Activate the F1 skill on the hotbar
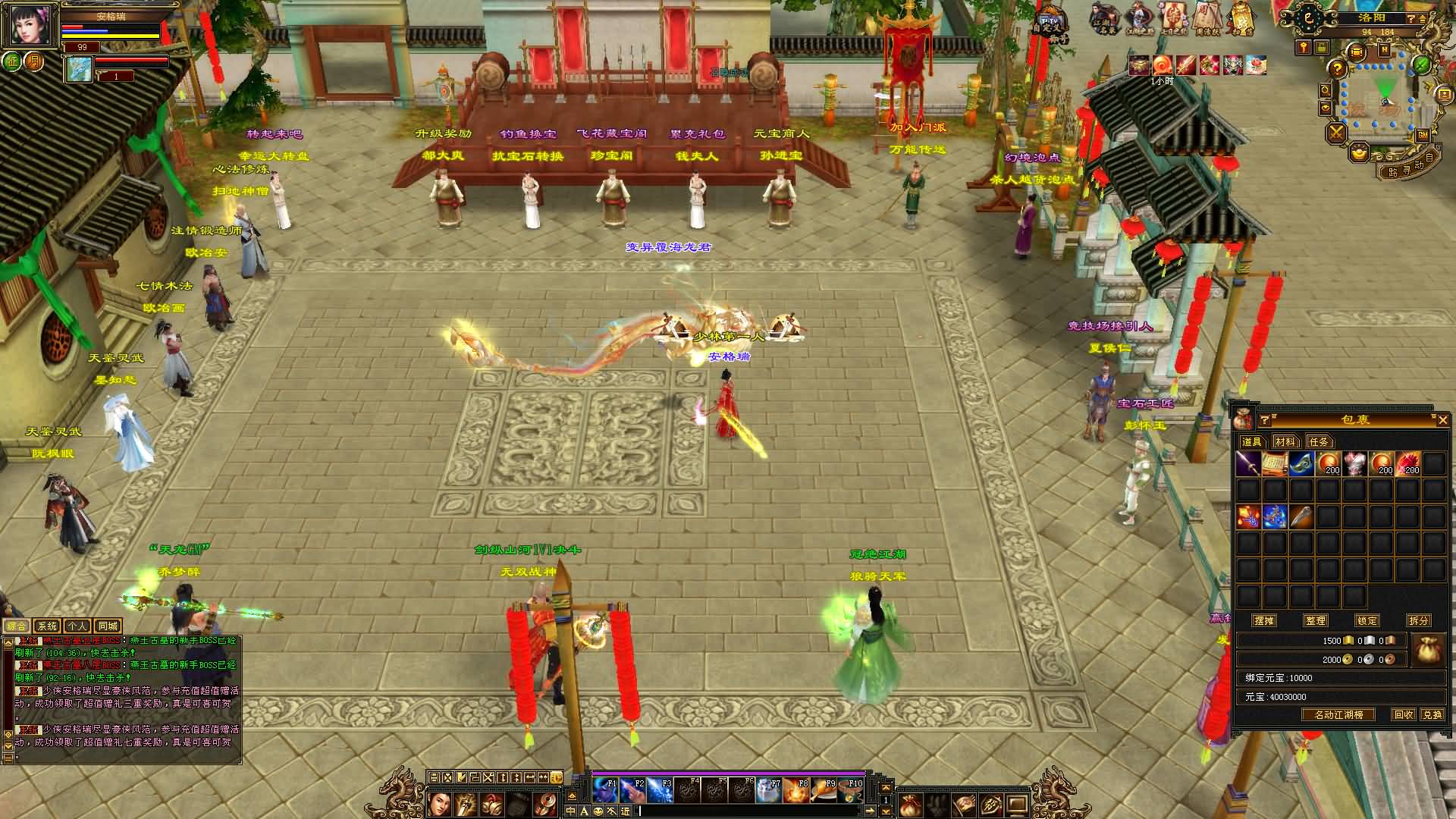 coord(605,790)
